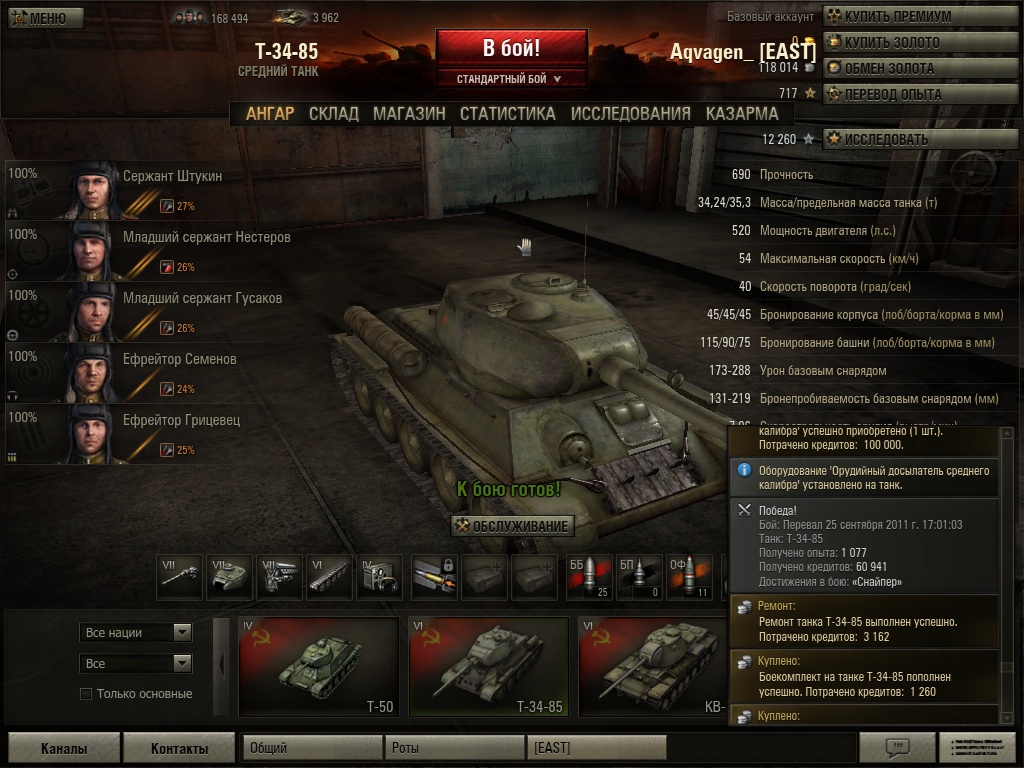This screenshot has height=768, width=1024.
Task: Start battle with В бой! button
Action: pyautogui.click(x=511, y=48)
